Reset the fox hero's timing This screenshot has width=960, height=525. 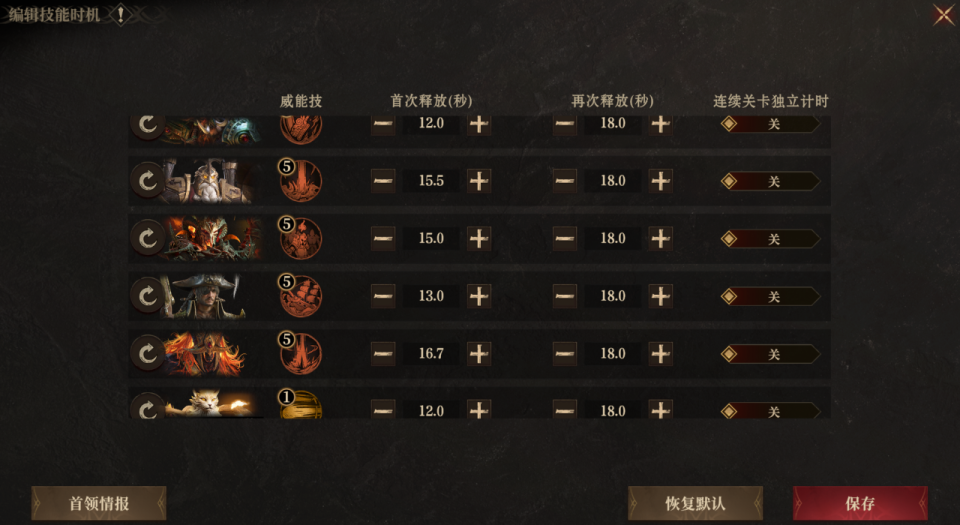click(148, 408)
